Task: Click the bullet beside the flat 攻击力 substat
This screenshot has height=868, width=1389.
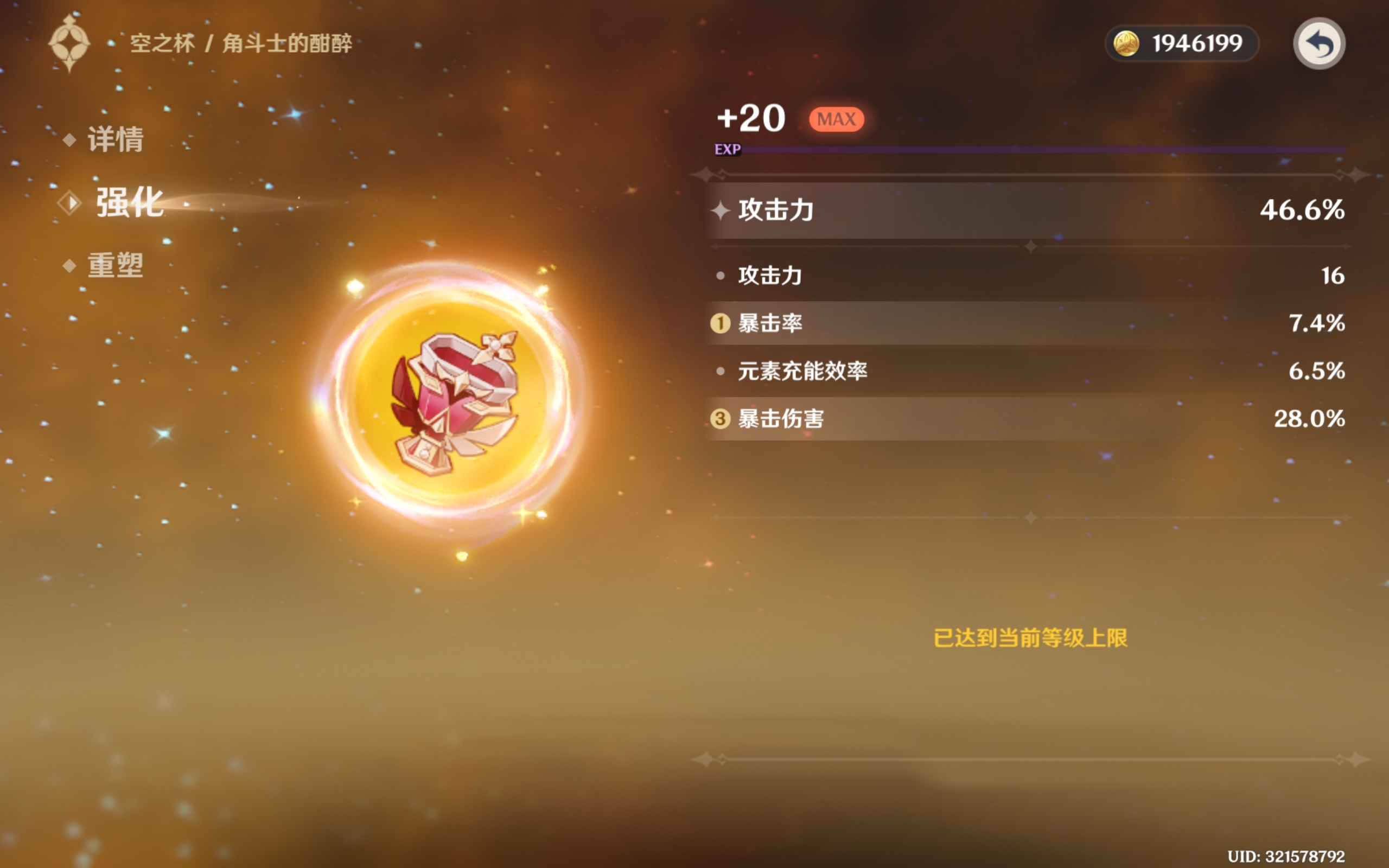Action: click(x=721, y=276)
